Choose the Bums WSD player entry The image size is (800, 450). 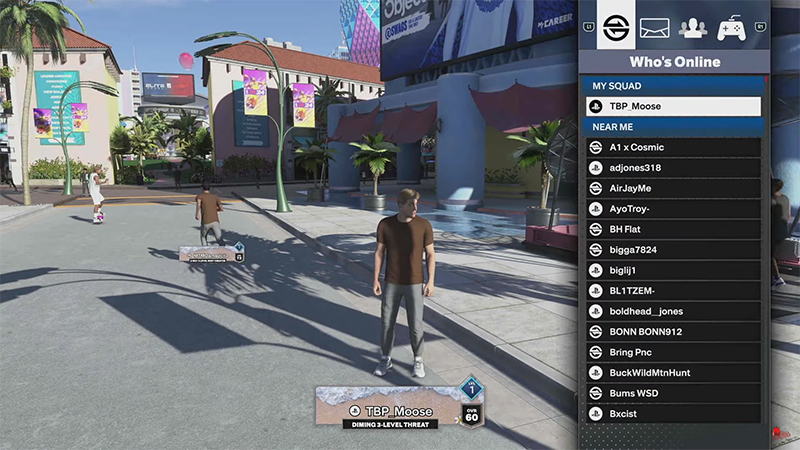point(673,393)
